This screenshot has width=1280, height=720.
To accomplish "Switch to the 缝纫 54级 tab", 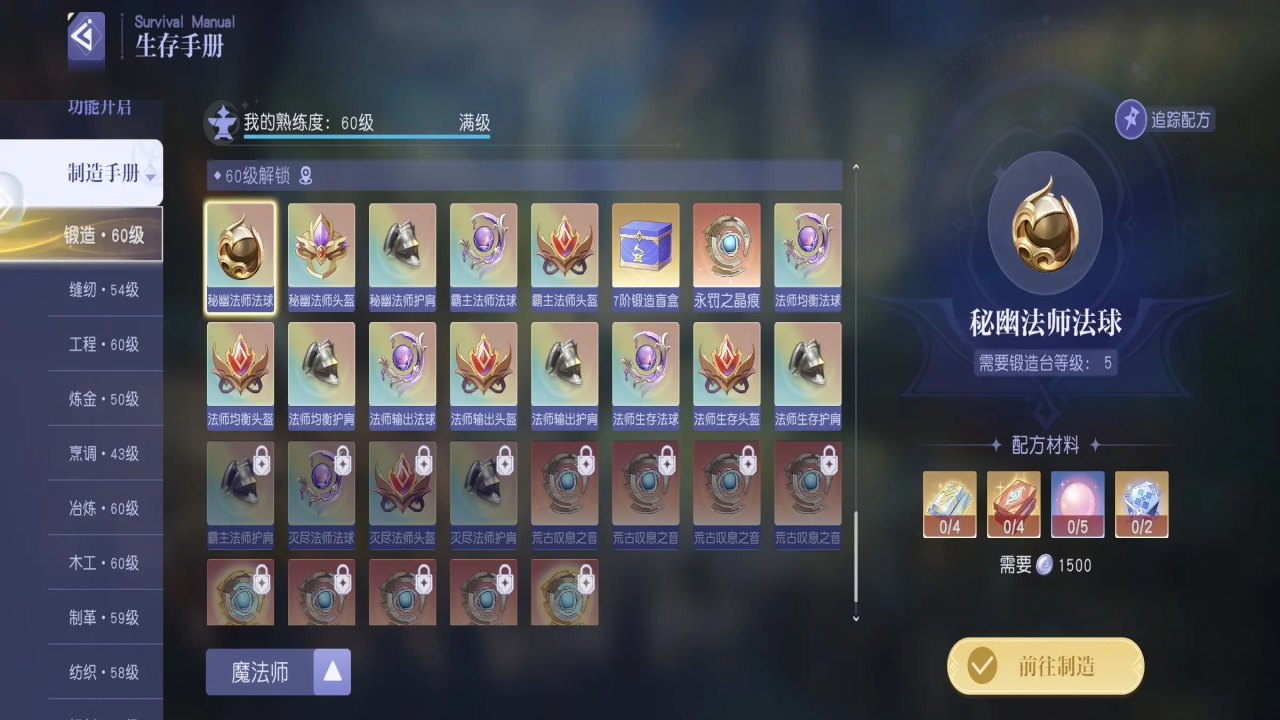I will tap(104, 289).
